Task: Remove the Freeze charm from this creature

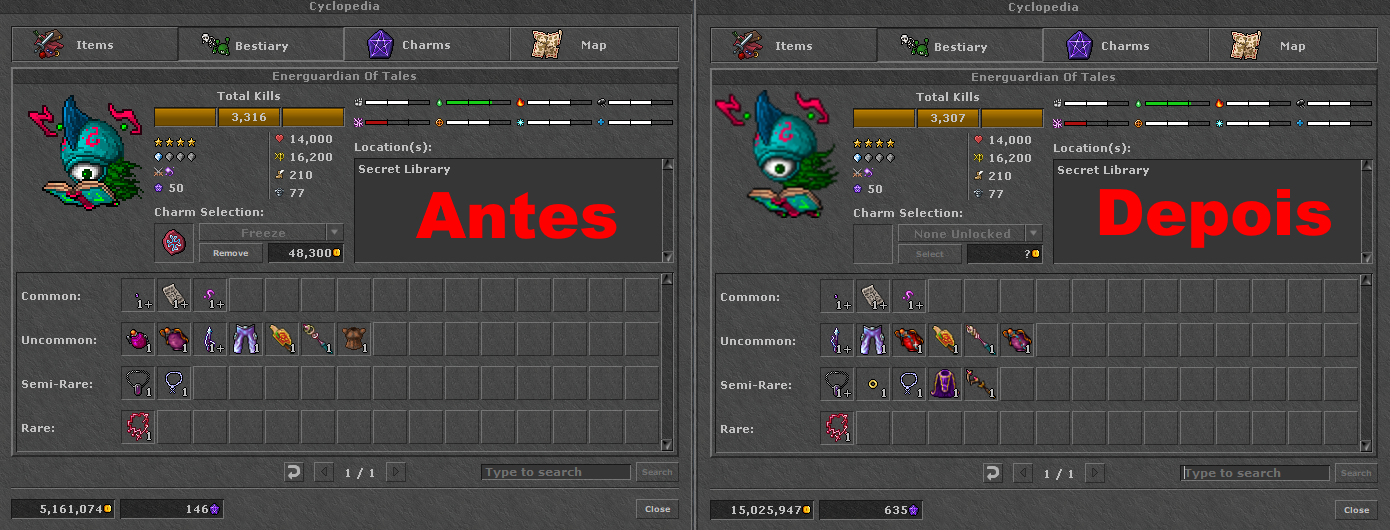Action: (x=230, y=253)
